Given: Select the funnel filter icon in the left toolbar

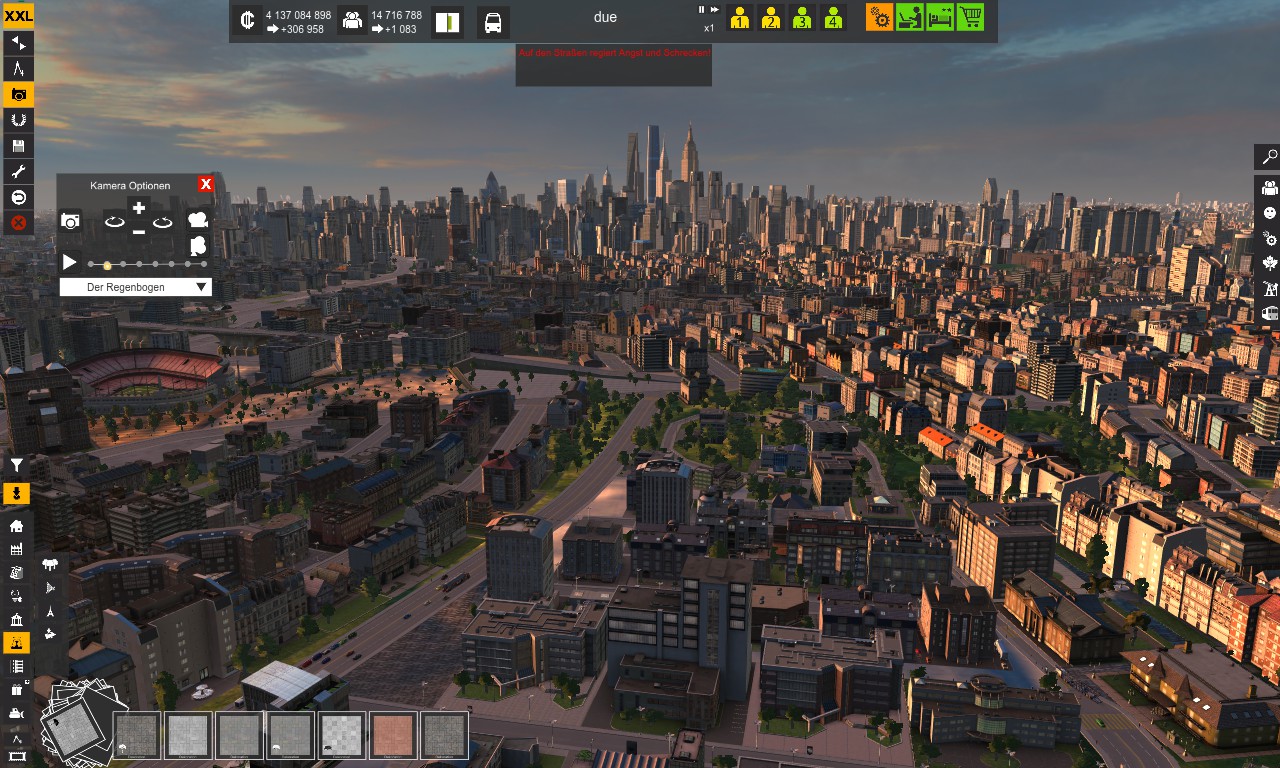Looking at the screenshot, I should click(x=16, y=465).
